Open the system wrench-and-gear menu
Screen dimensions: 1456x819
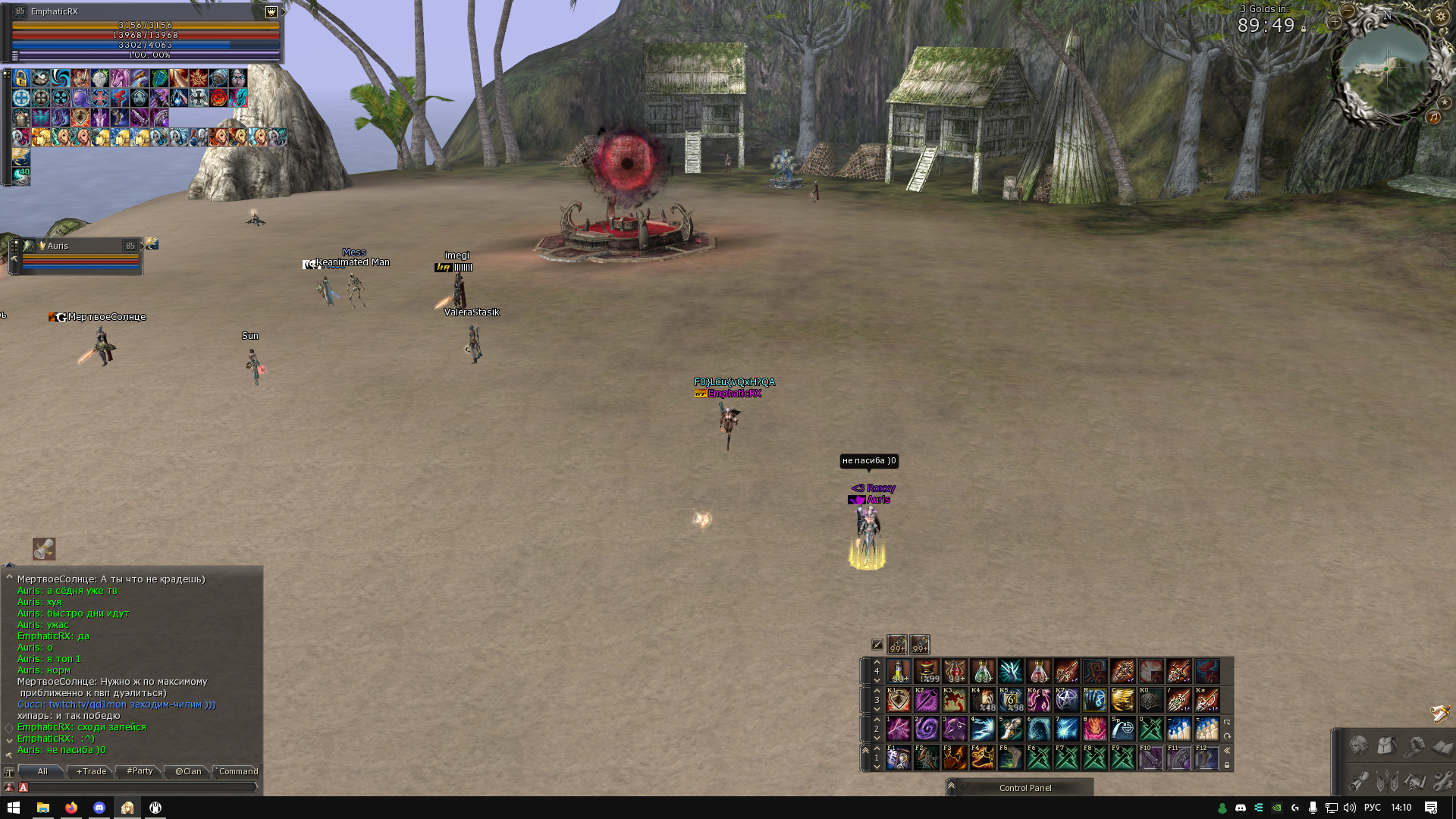click(1442, 780)
